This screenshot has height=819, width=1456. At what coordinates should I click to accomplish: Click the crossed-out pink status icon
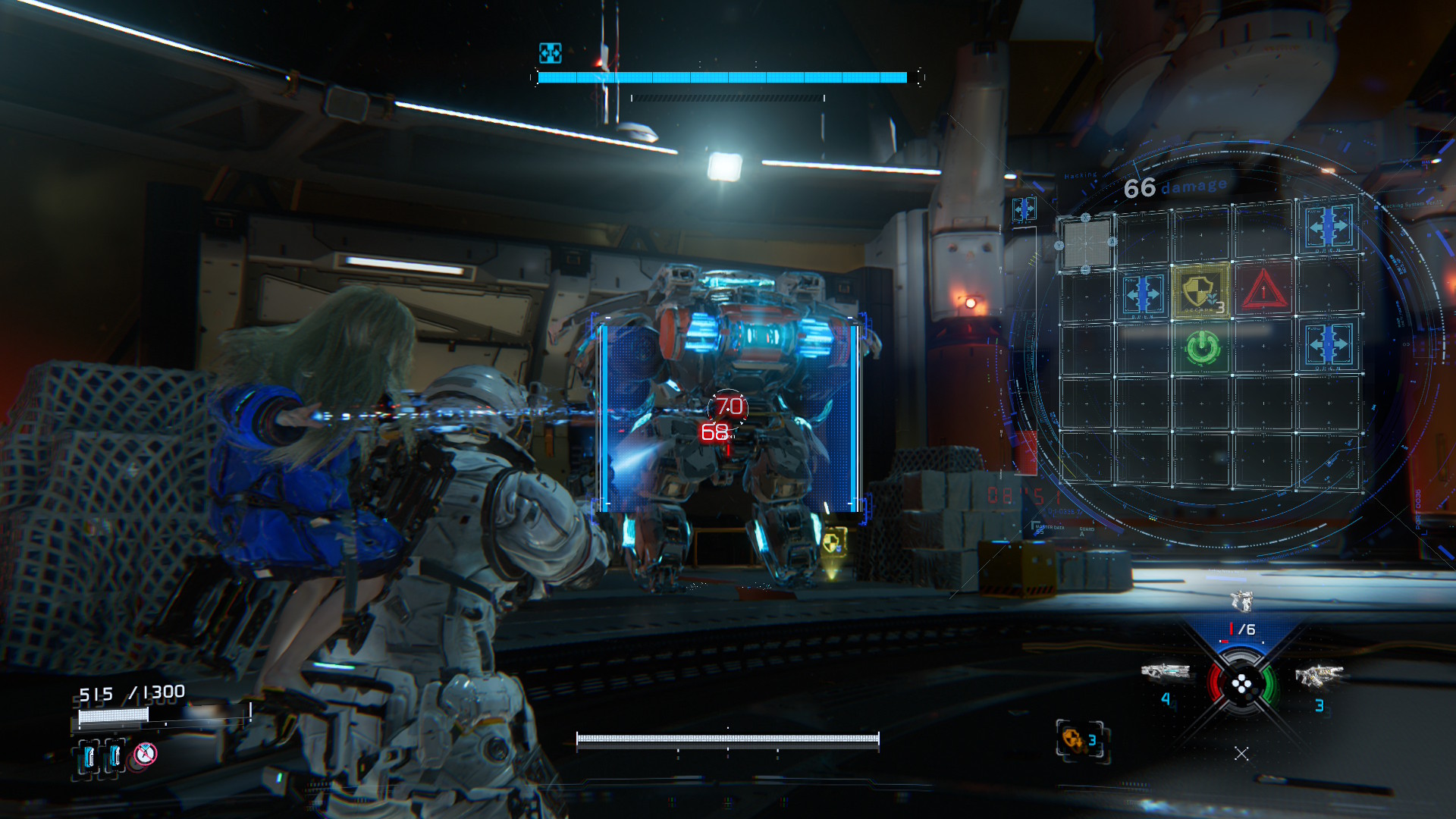pyautogui.click(x=145, y=754)
